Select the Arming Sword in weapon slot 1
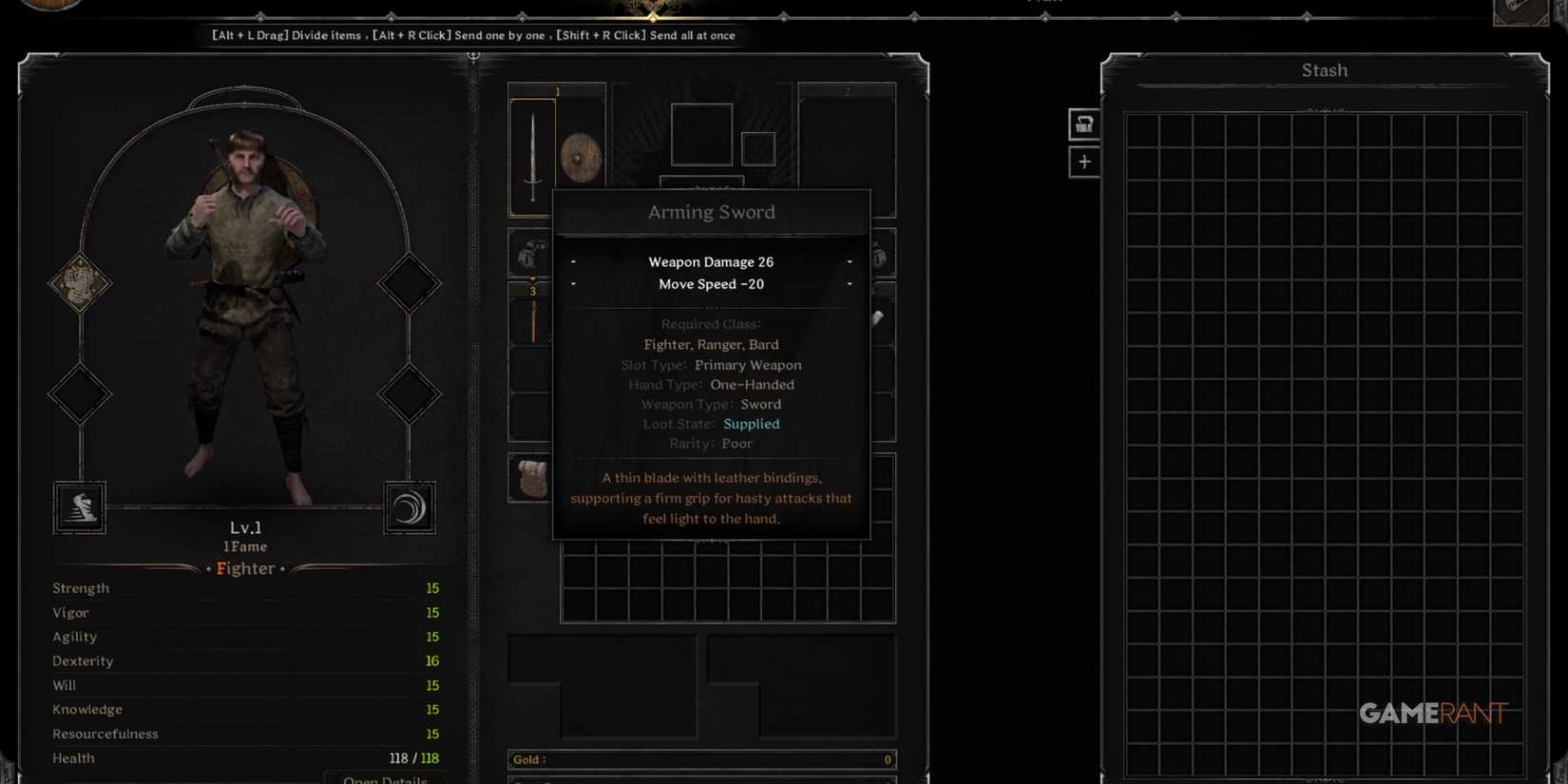The width and height of the screenshot is (1568, 784). click(x=532, y=157)
